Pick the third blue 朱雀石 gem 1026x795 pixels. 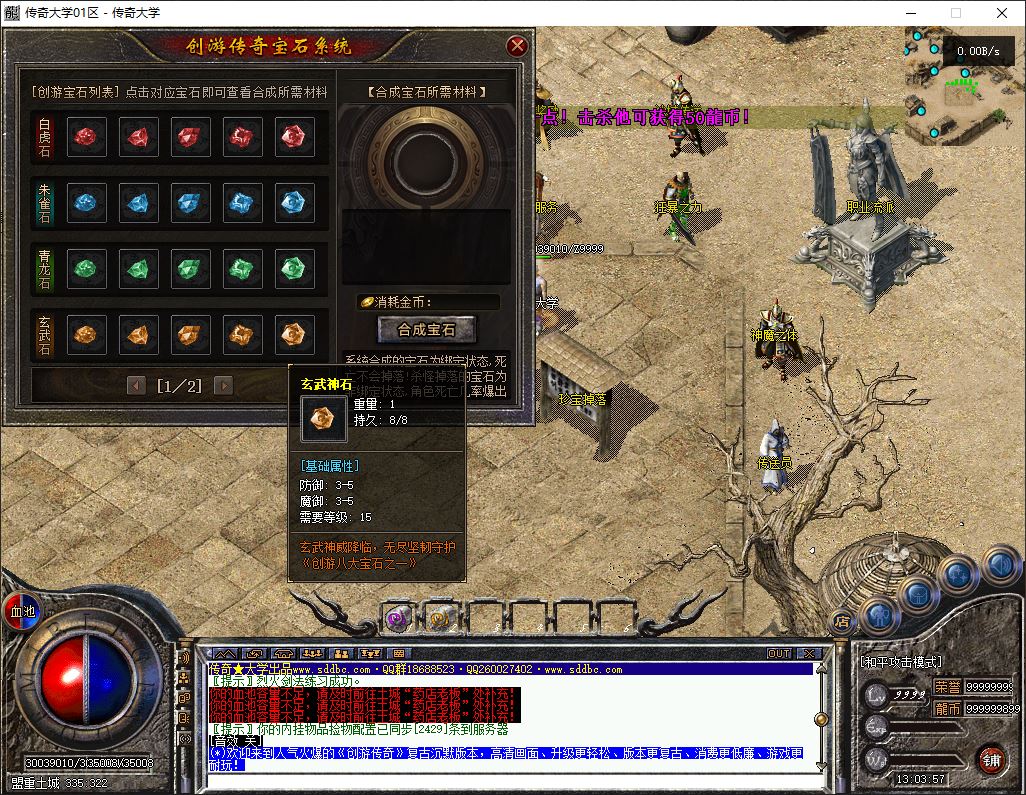[x=189, y=203]
